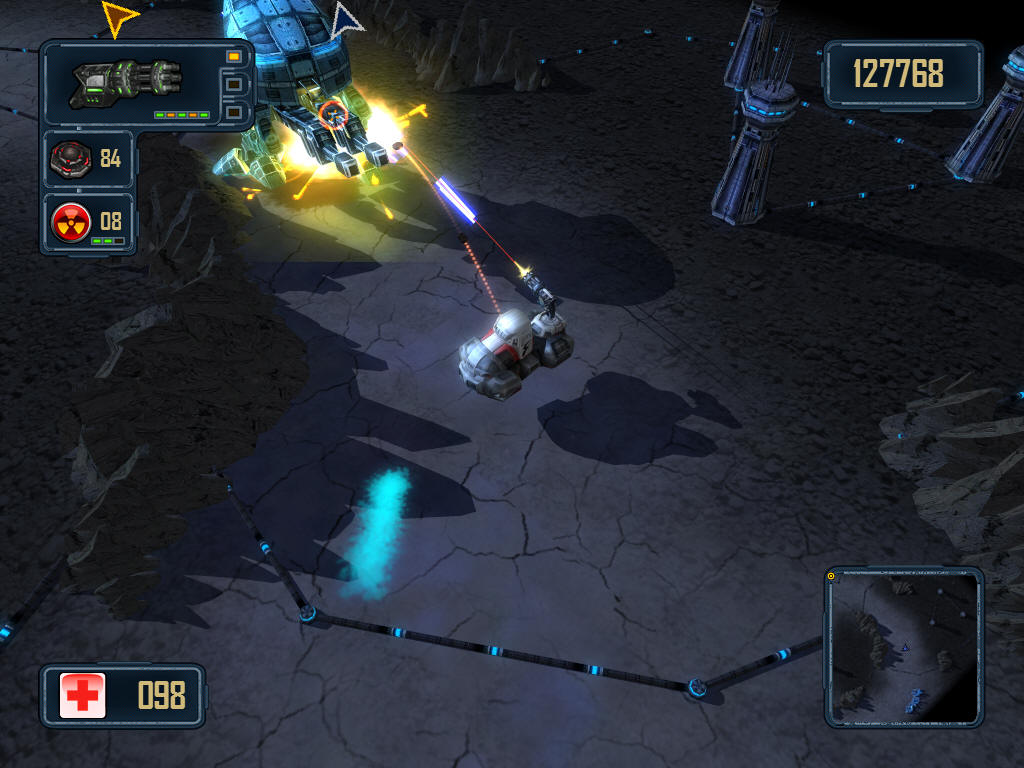Select the minigun weapon icon

pos(126,82)
